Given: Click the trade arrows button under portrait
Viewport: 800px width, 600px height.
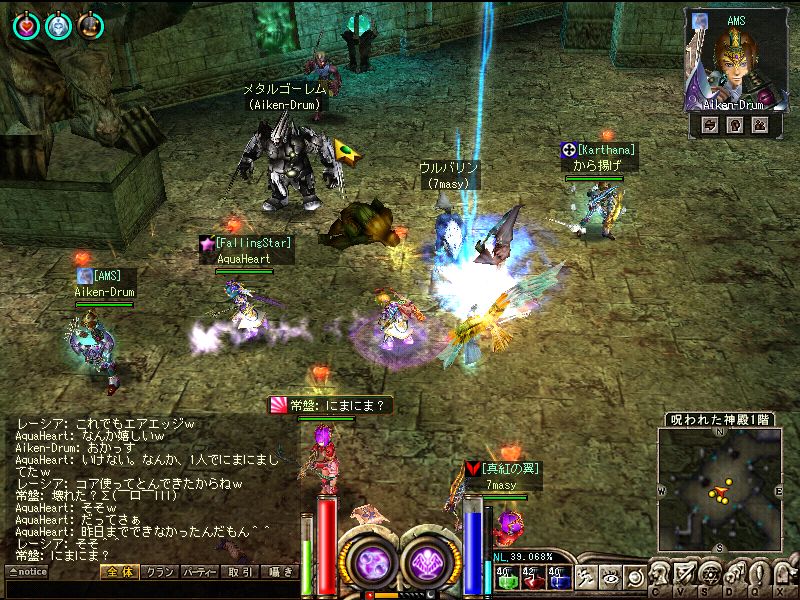Looking at the screenshot, I should pos(709,125).
